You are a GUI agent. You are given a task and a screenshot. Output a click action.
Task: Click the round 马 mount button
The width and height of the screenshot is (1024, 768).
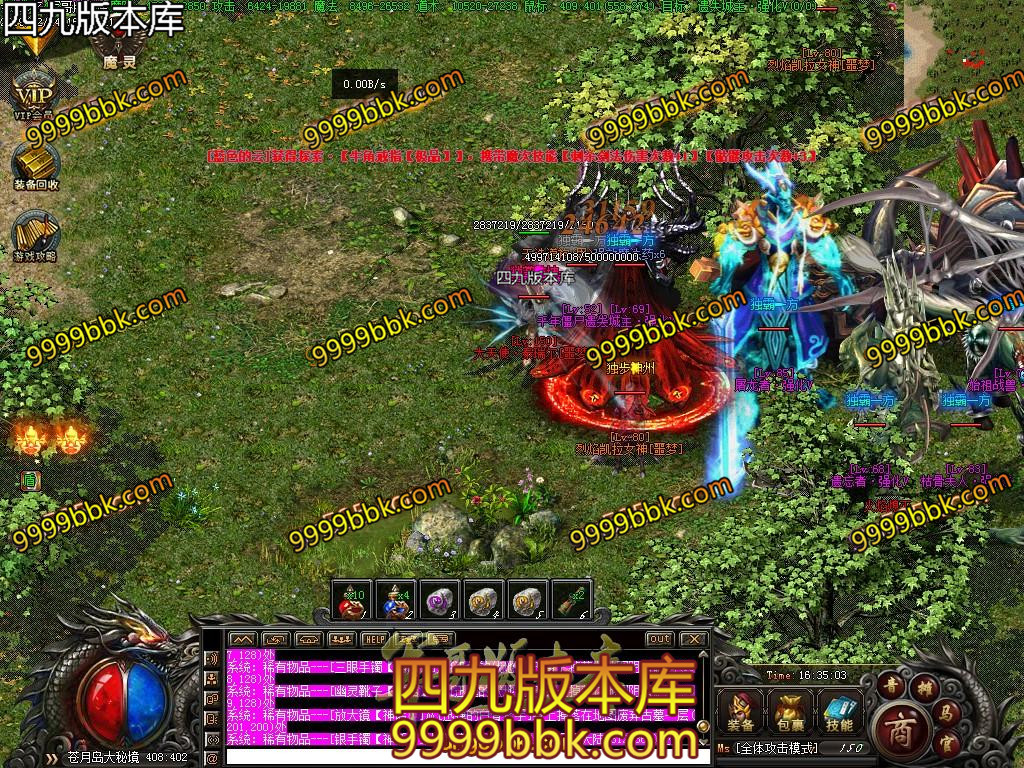[946, 712]
